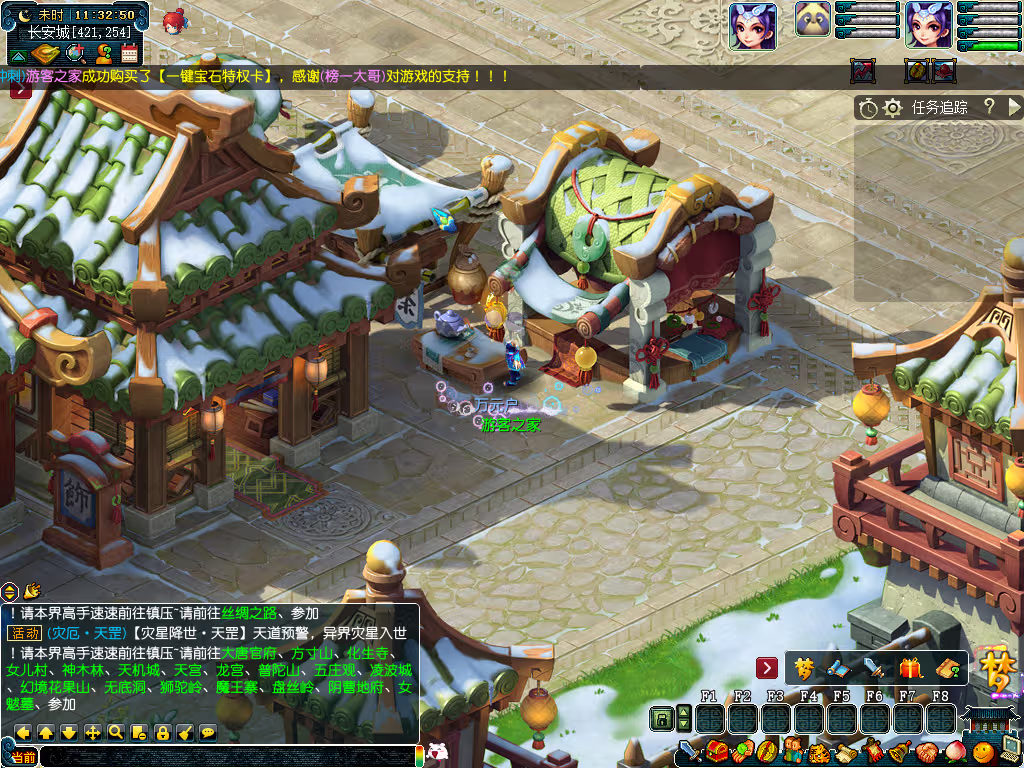Click the magnifying glass chat button
1024x768 pixels.
[116, 732]
